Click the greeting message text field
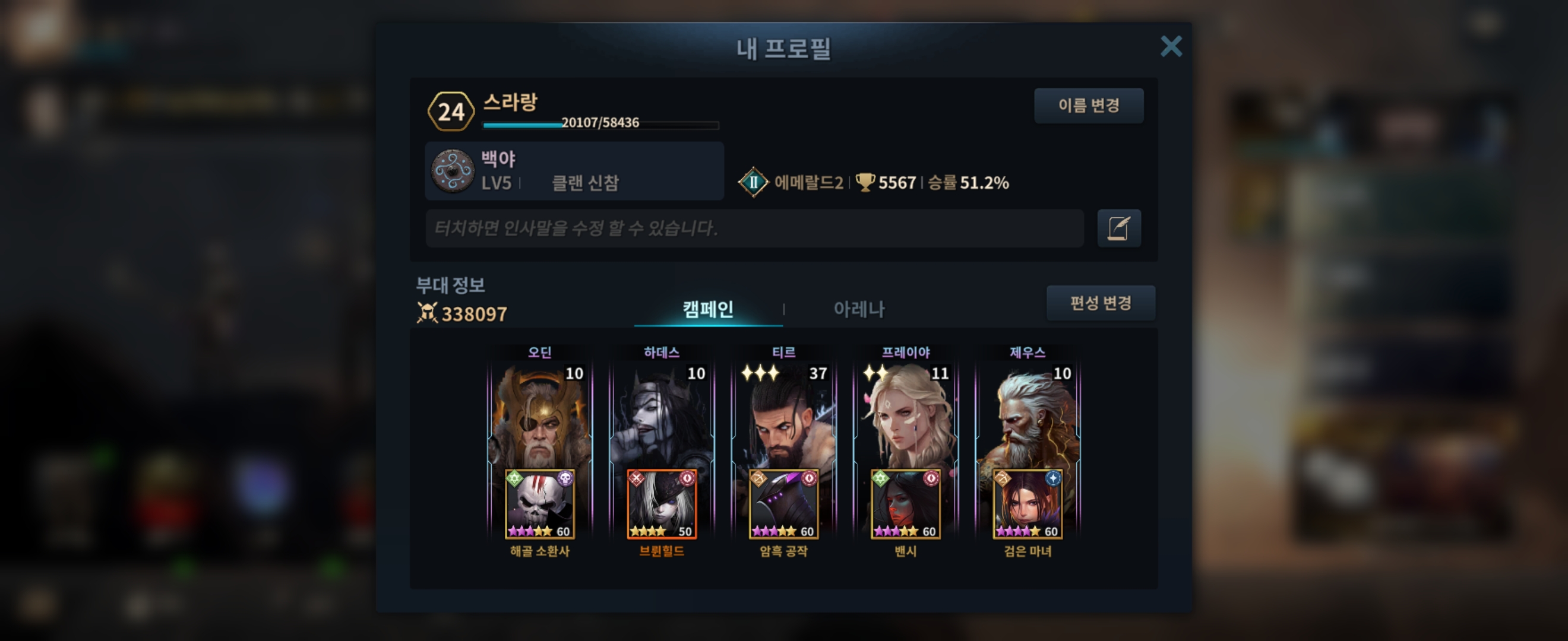This screenshot has width=1568, height=641. point(754,229)
